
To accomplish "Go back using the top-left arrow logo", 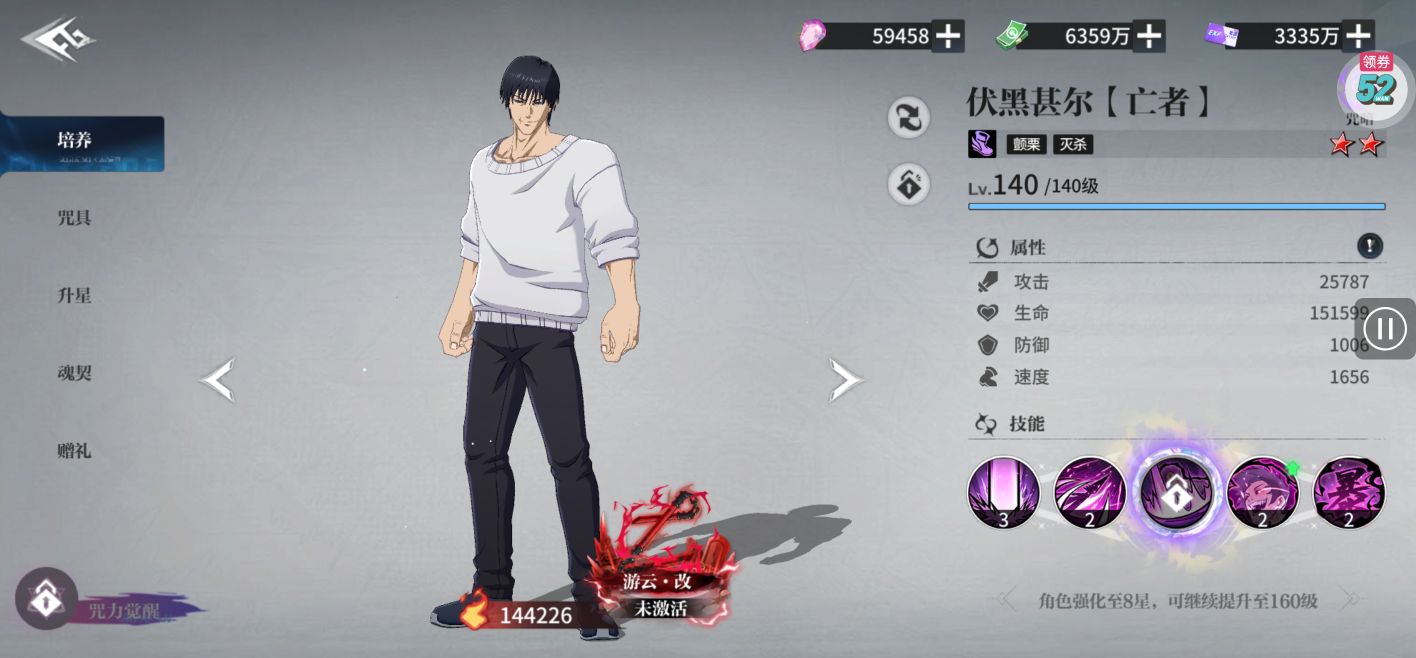I will 58,41.
